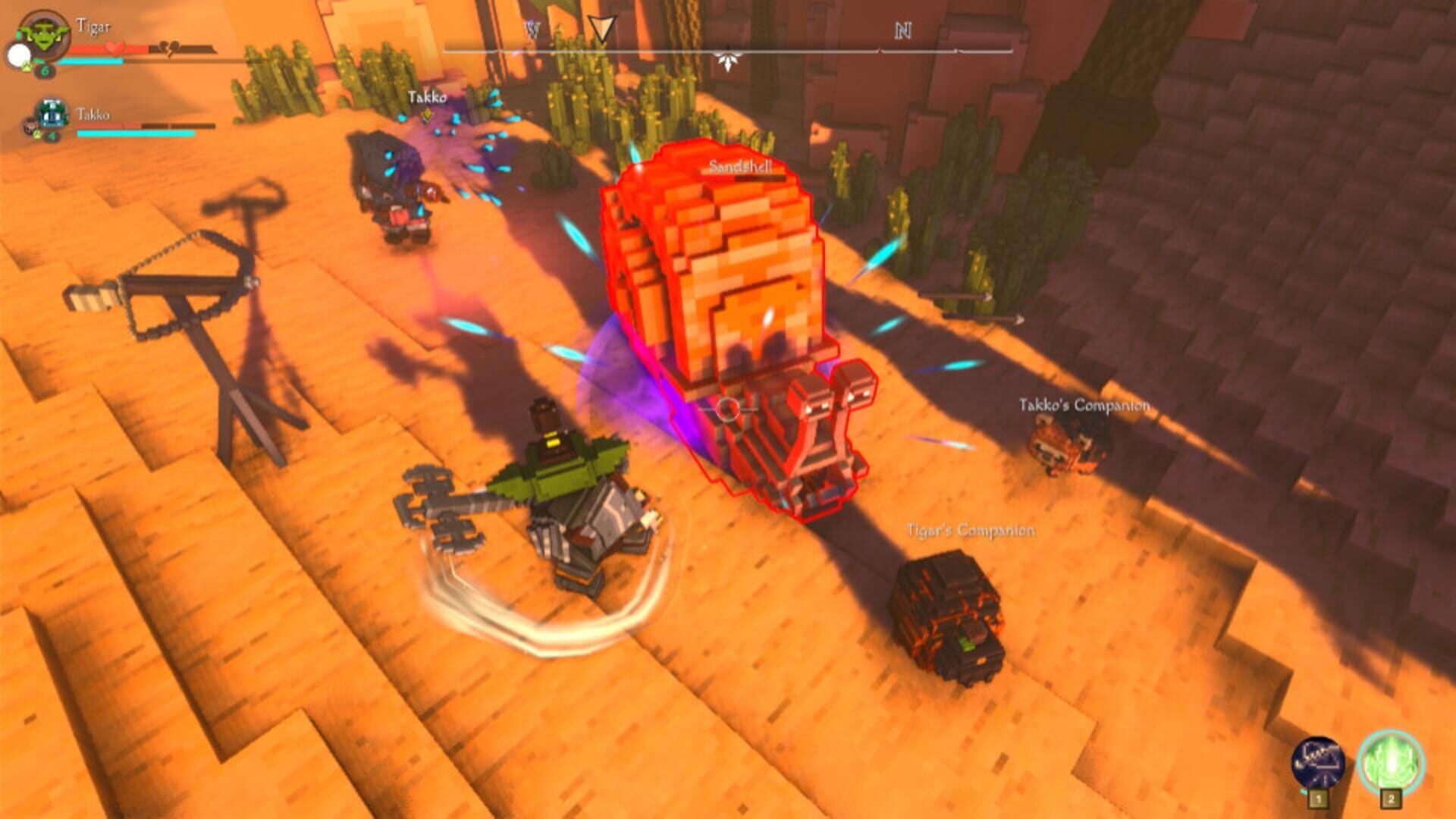Screen dimensions: 1456x819
Task: Click the Sandshell enemy nameplate
Action: tap(739, 165)
